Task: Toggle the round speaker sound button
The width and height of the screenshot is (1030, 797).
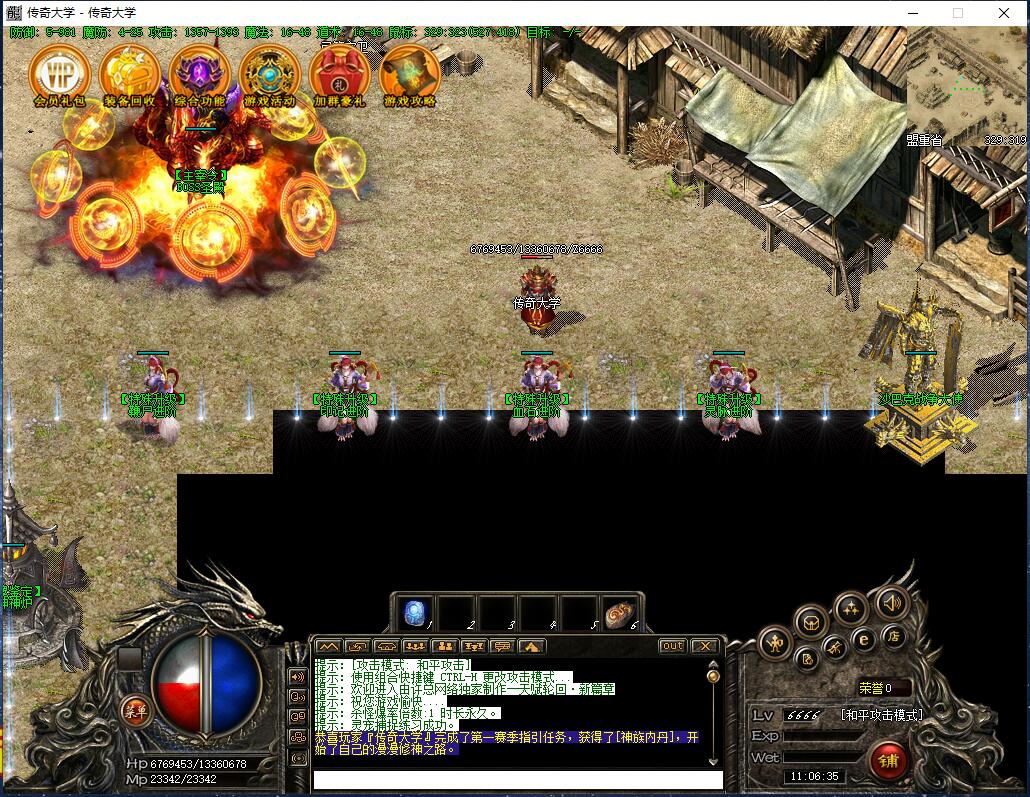Action: point(892,603)
